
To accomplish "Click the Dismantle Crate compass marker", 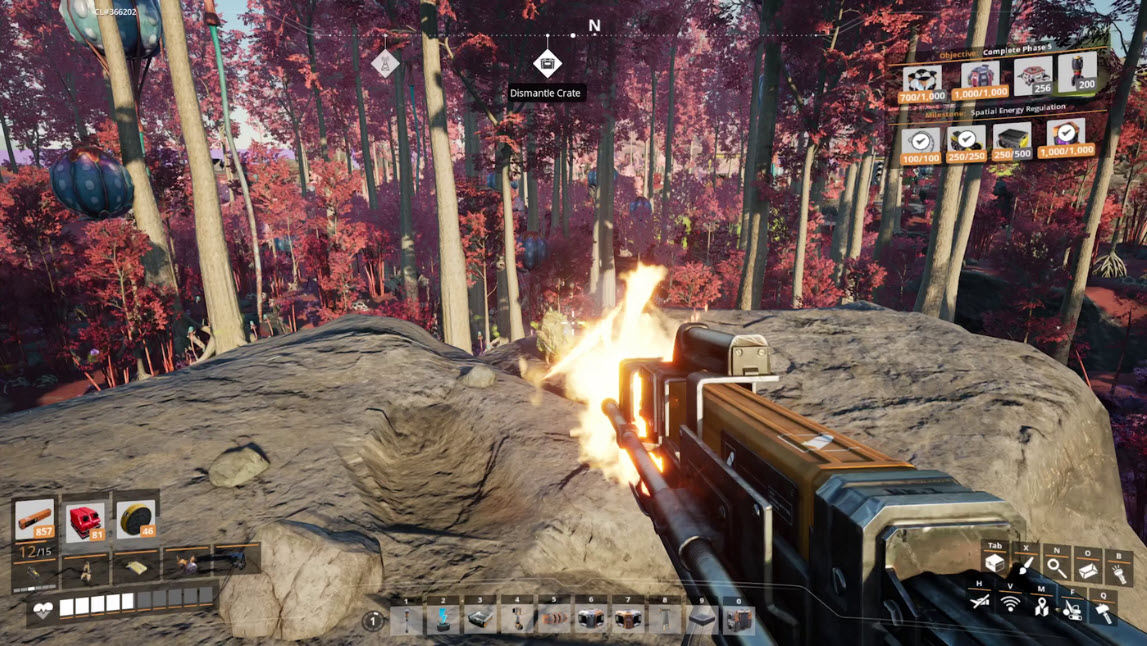I will [x=547, y=64].
